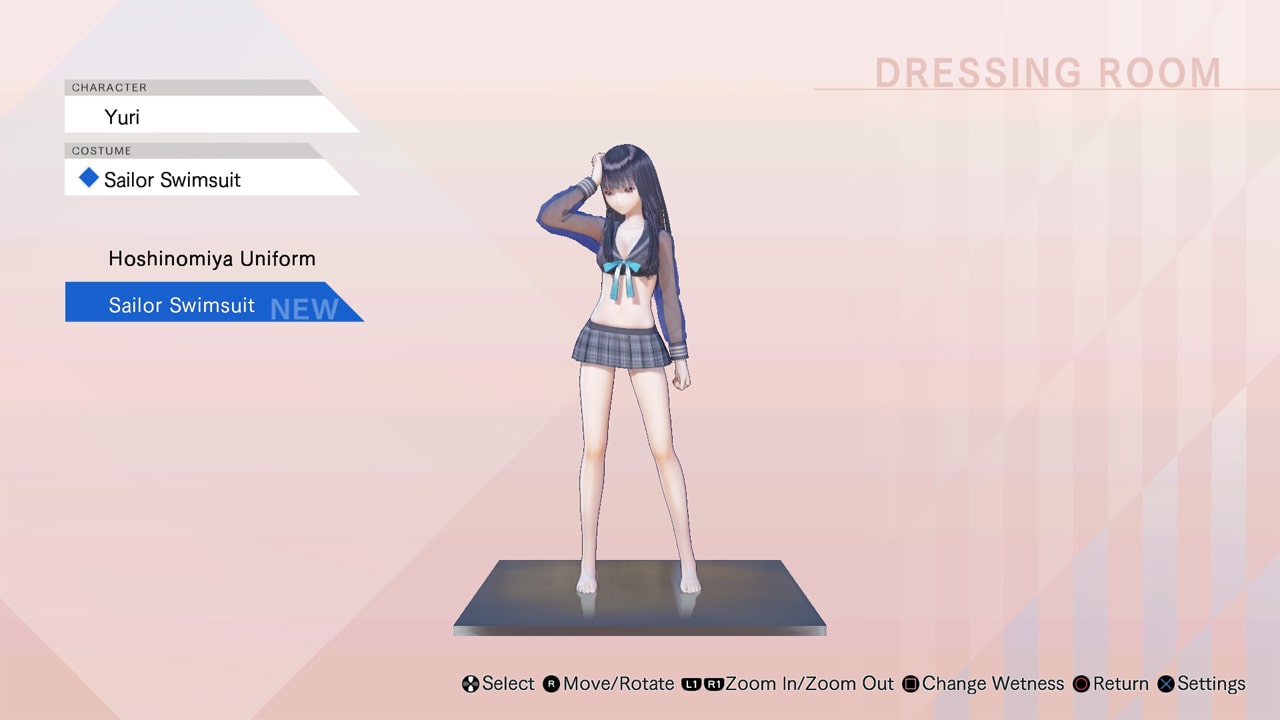Click the blue diamond beside Sailor Swimsuit
Screen dimensions: 1280x720
point(89,179)
